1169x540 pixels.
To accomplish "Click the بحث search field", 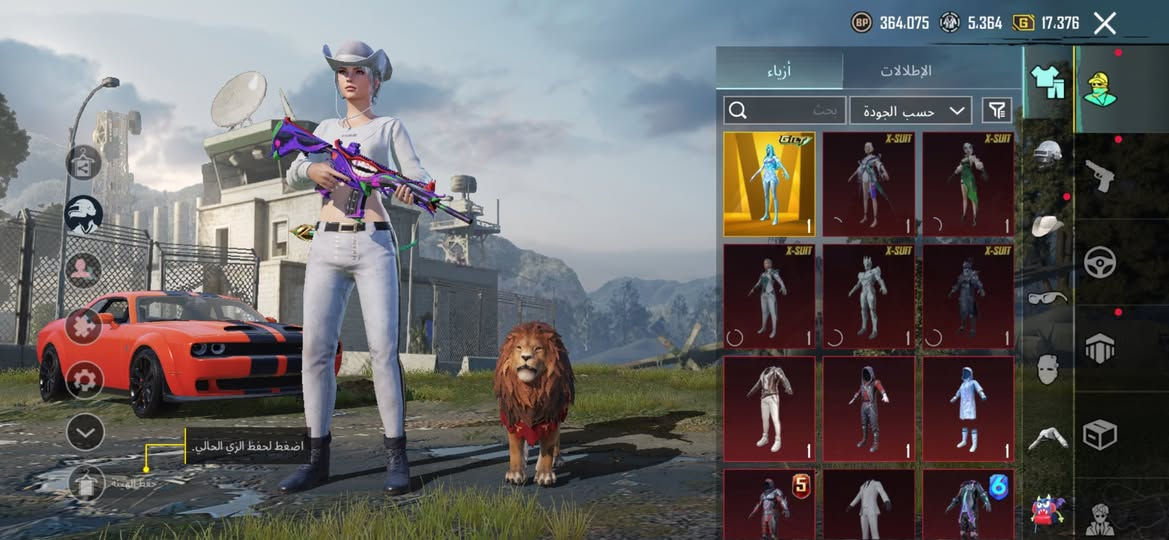I will click(x=785, y=110).
